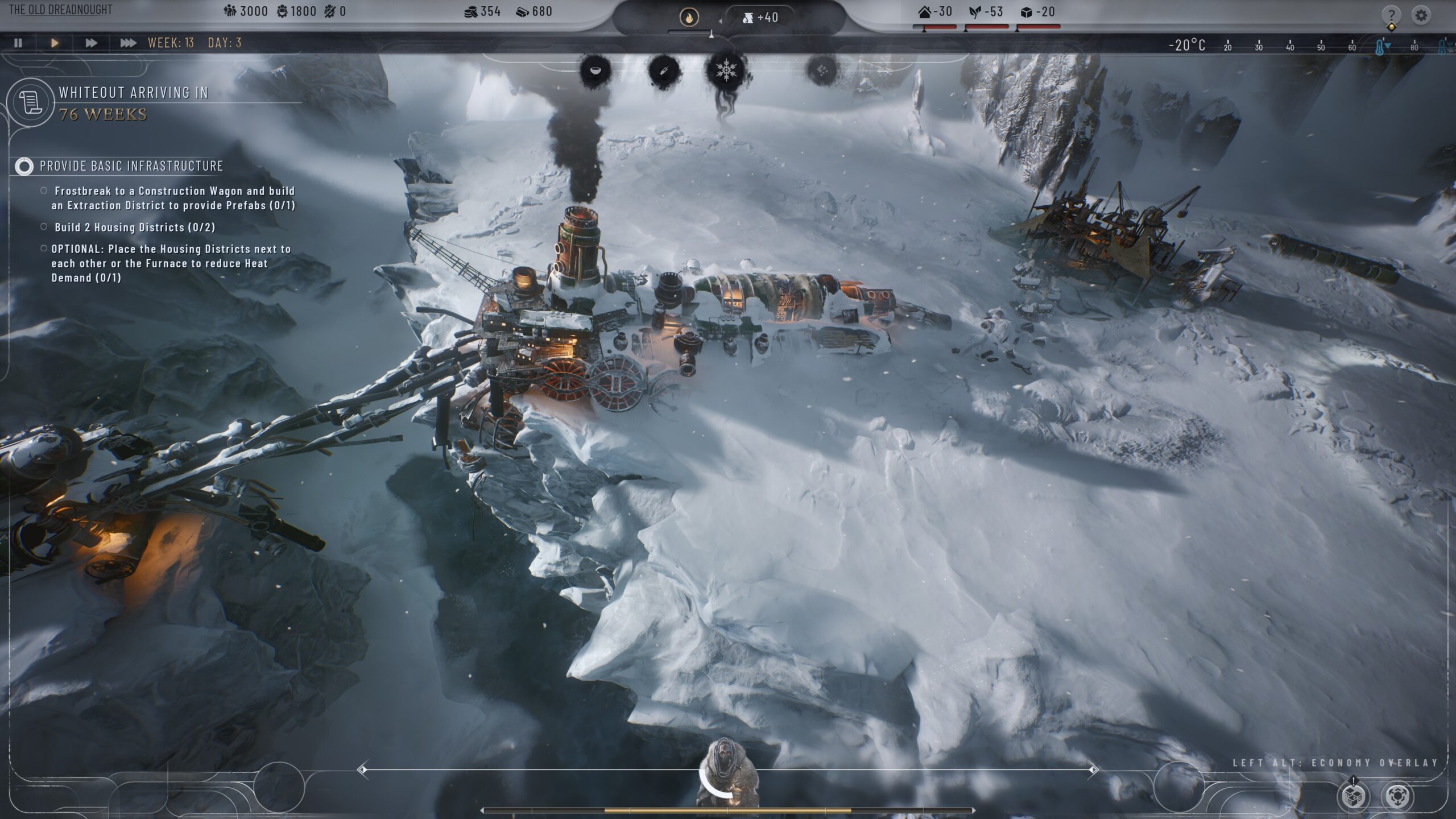Click the heatstamps coin stack icon

pos(471,12)
